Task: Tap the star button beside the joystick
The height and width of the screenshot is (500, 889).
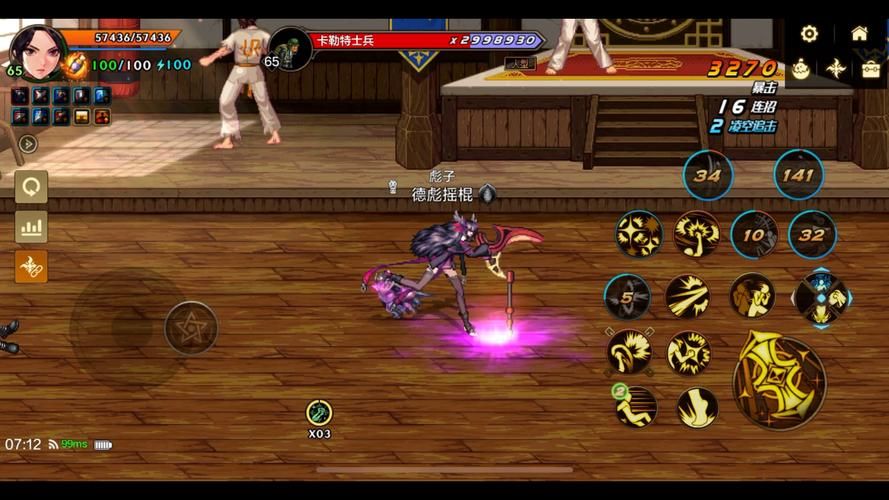Action: (x=191, y=327)
